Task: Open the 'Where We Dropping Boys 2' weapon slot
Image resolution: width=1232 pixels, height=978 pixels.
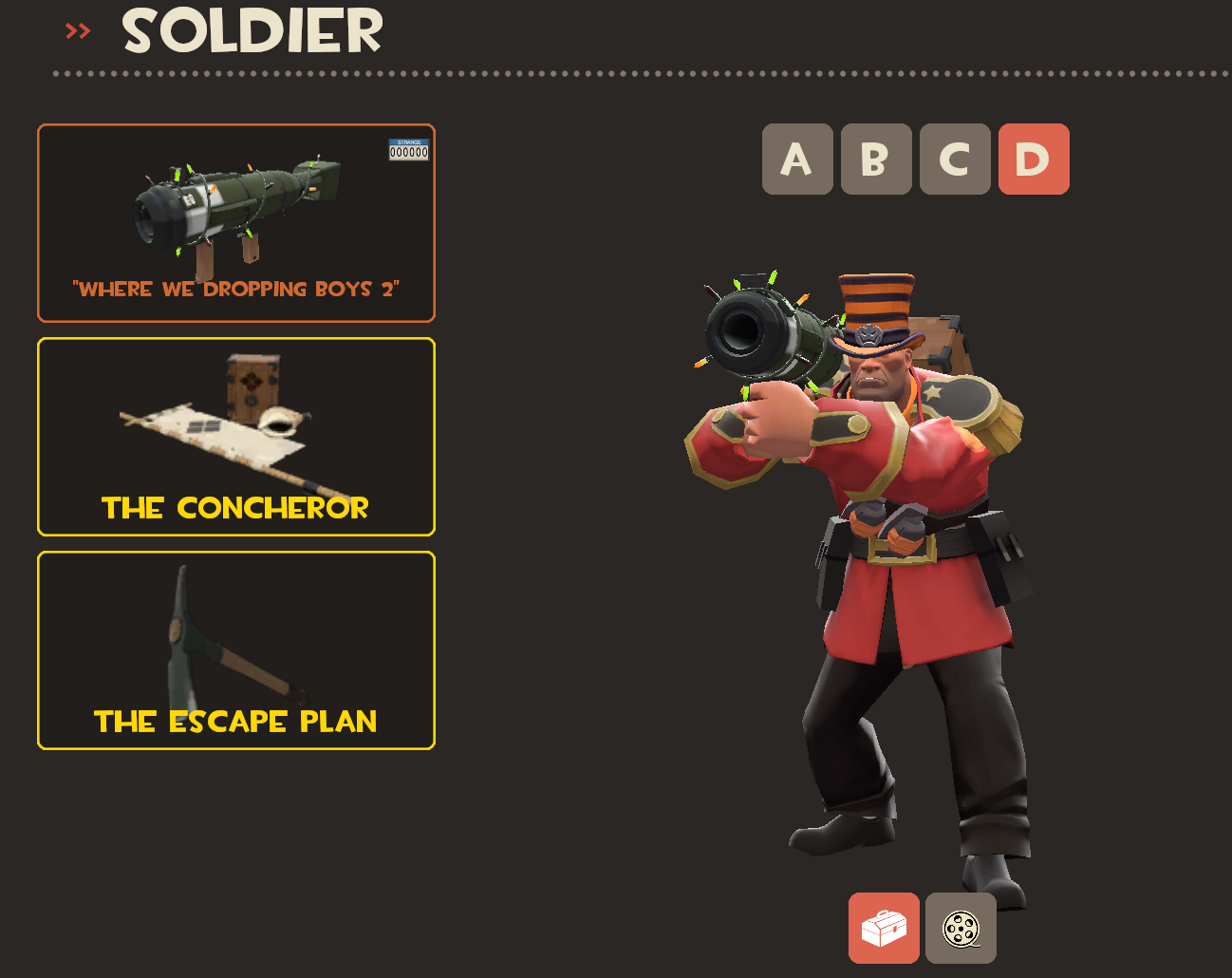Action: pos(235,222)
